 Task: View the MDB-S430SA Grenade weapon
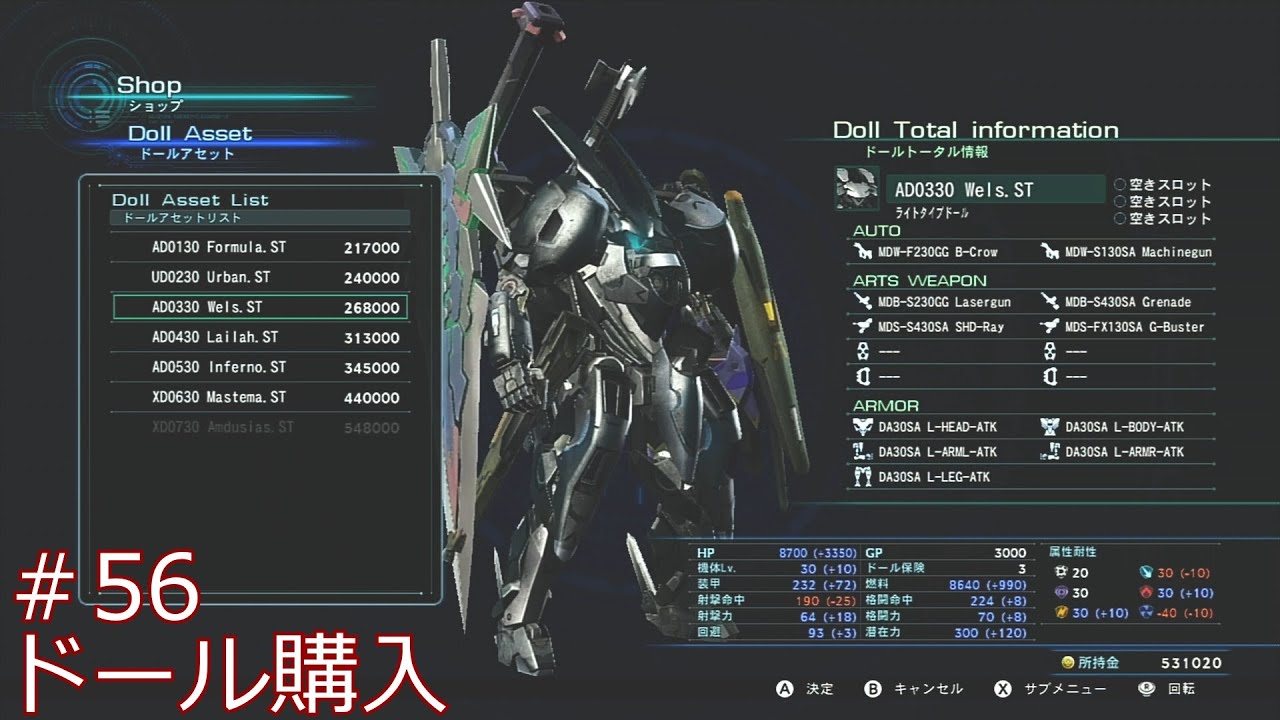pyautogui.click(x=1127, y=302)
